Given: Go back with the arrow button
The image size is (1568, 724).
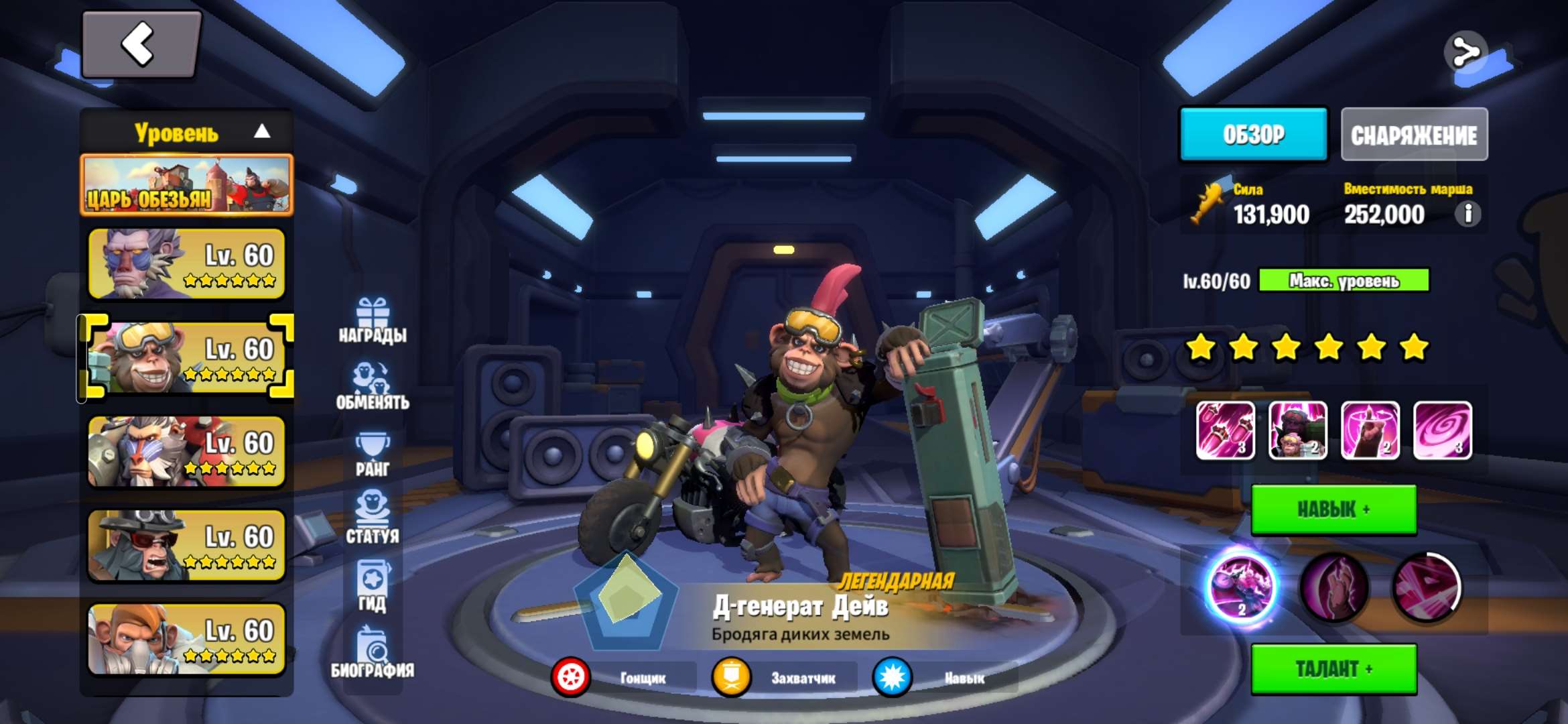Looking at the screenshot, I should [x=141, y=45].
